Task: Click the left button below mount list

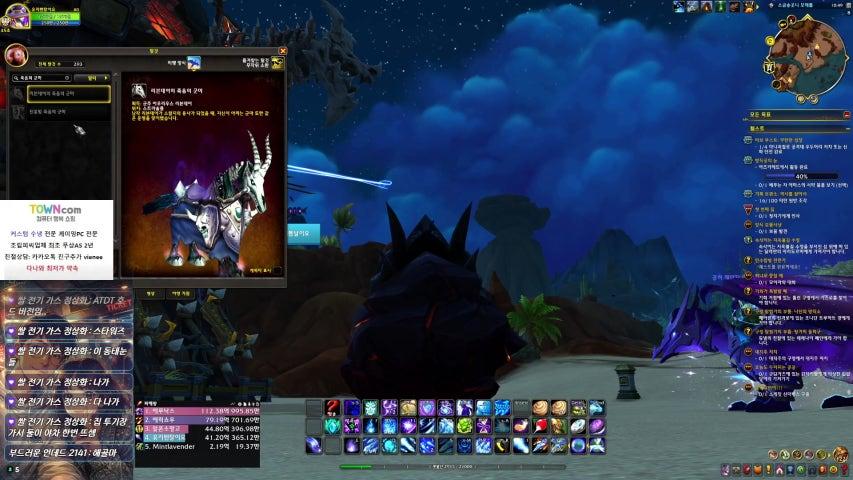Action: [x=151, y=293]
